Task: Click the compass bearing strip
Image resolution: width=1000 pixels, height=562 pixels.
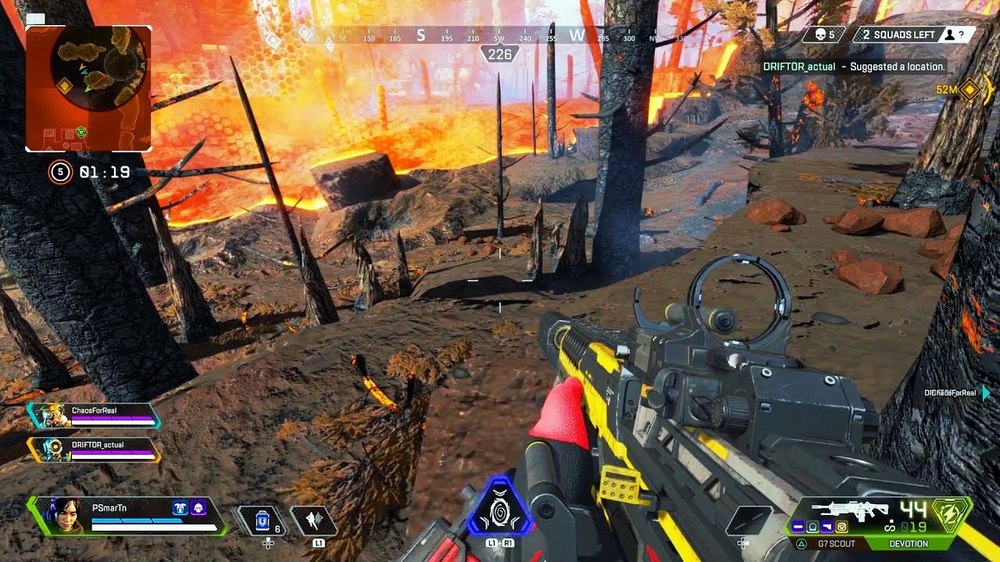Action: coord(500,36)
